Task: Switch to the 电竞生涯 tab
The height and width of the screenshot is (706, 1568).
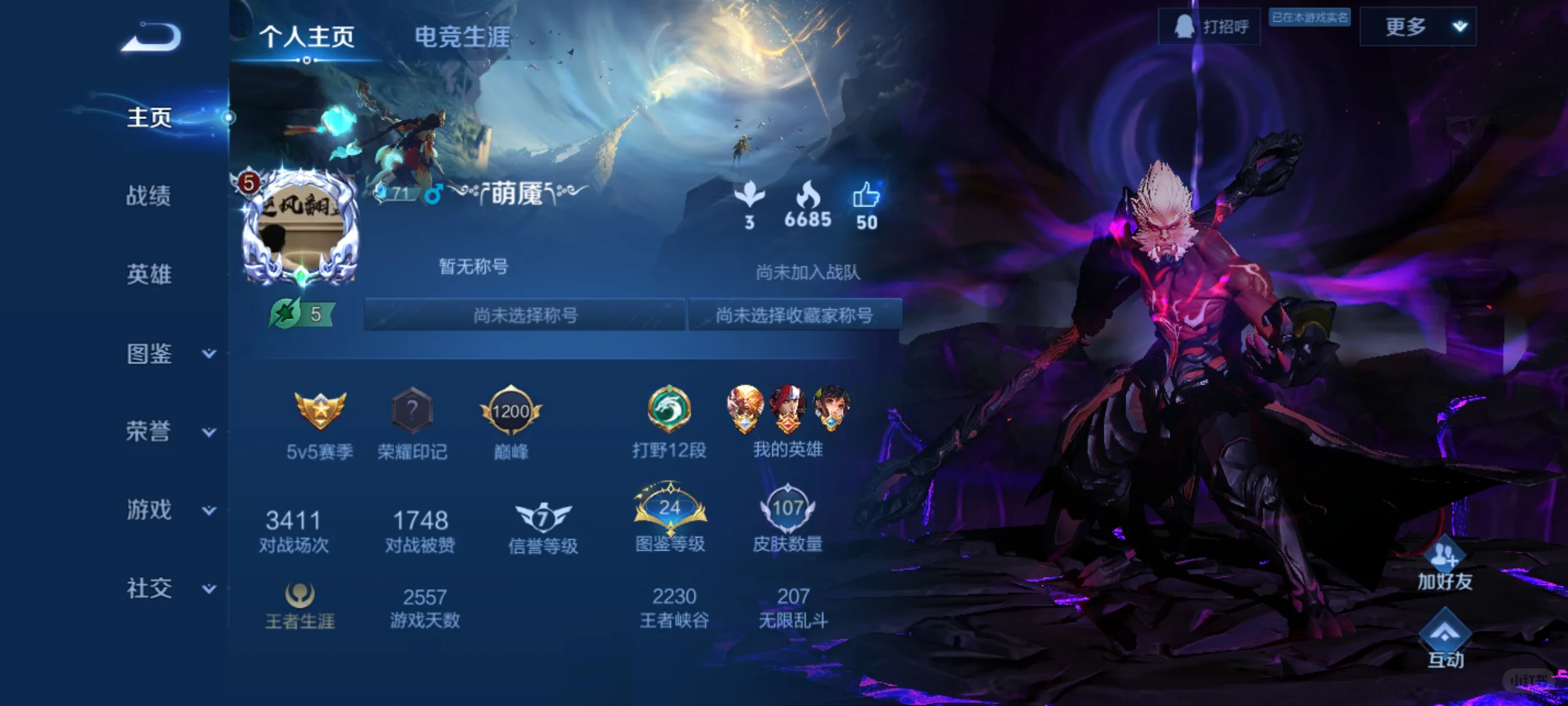Action: click(463, 37)
